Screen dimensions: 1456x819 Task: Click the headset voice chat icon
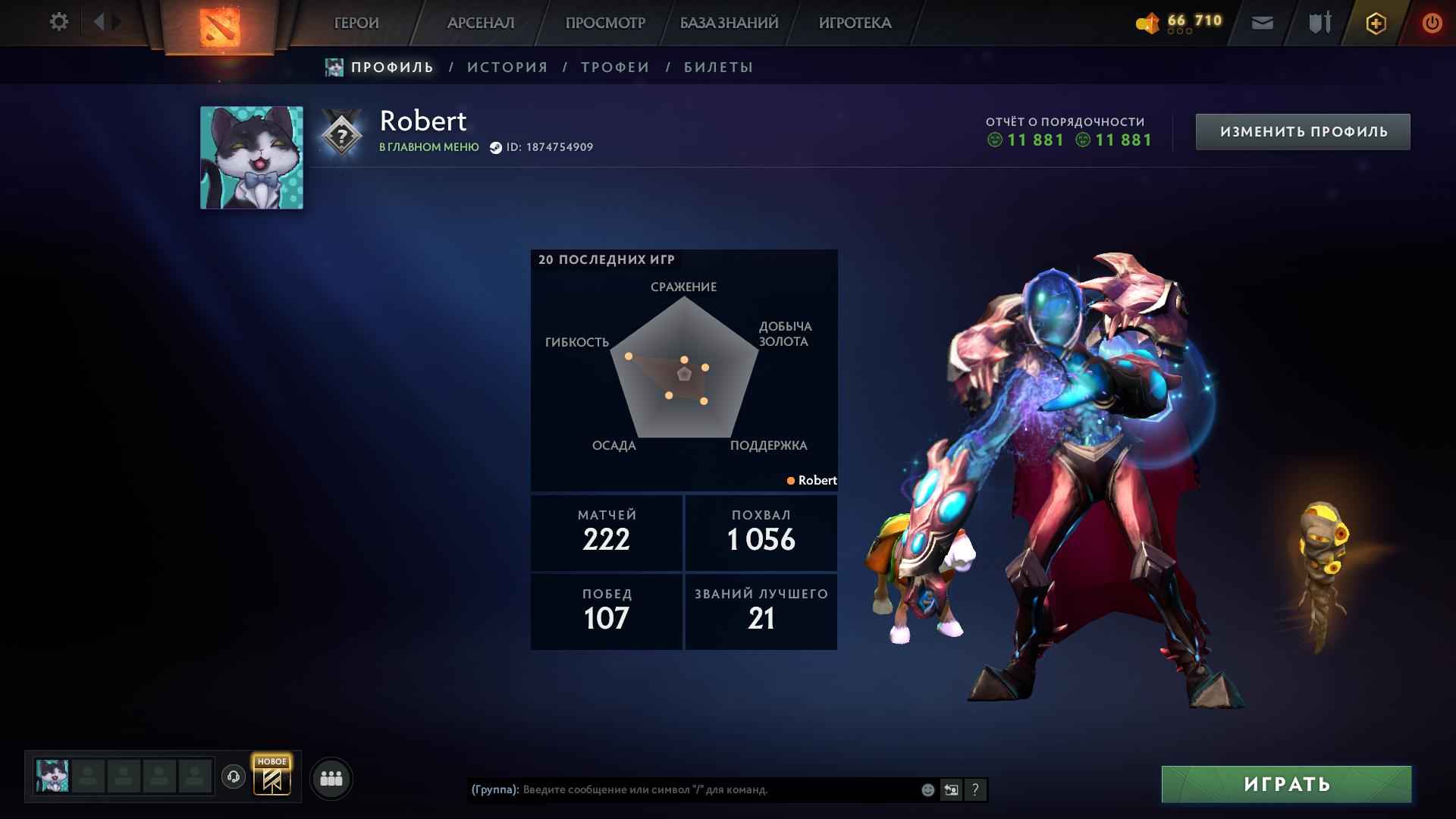point(234,777)
